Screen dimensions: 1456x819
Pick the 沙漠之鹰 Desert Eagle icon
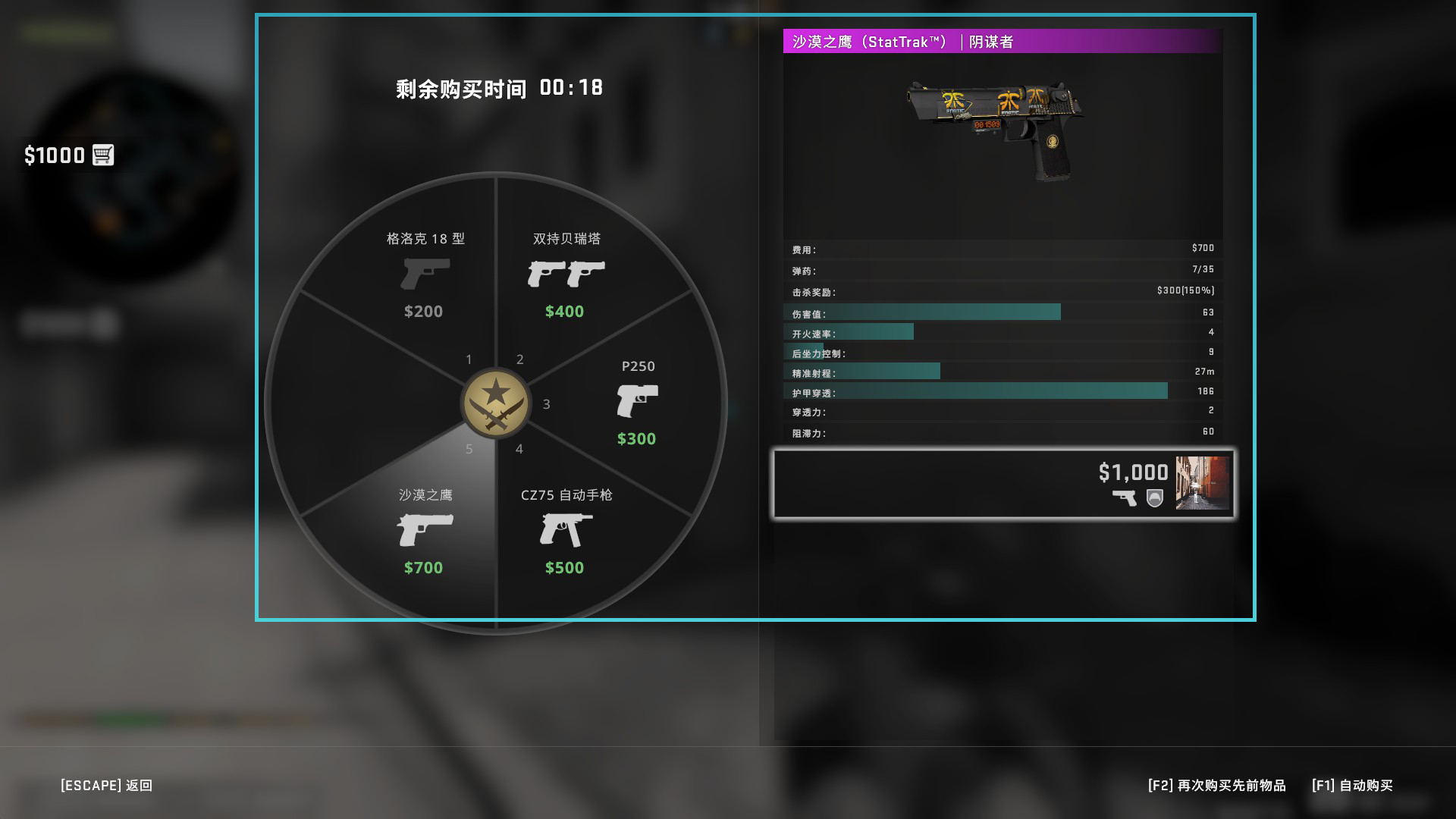424,531
